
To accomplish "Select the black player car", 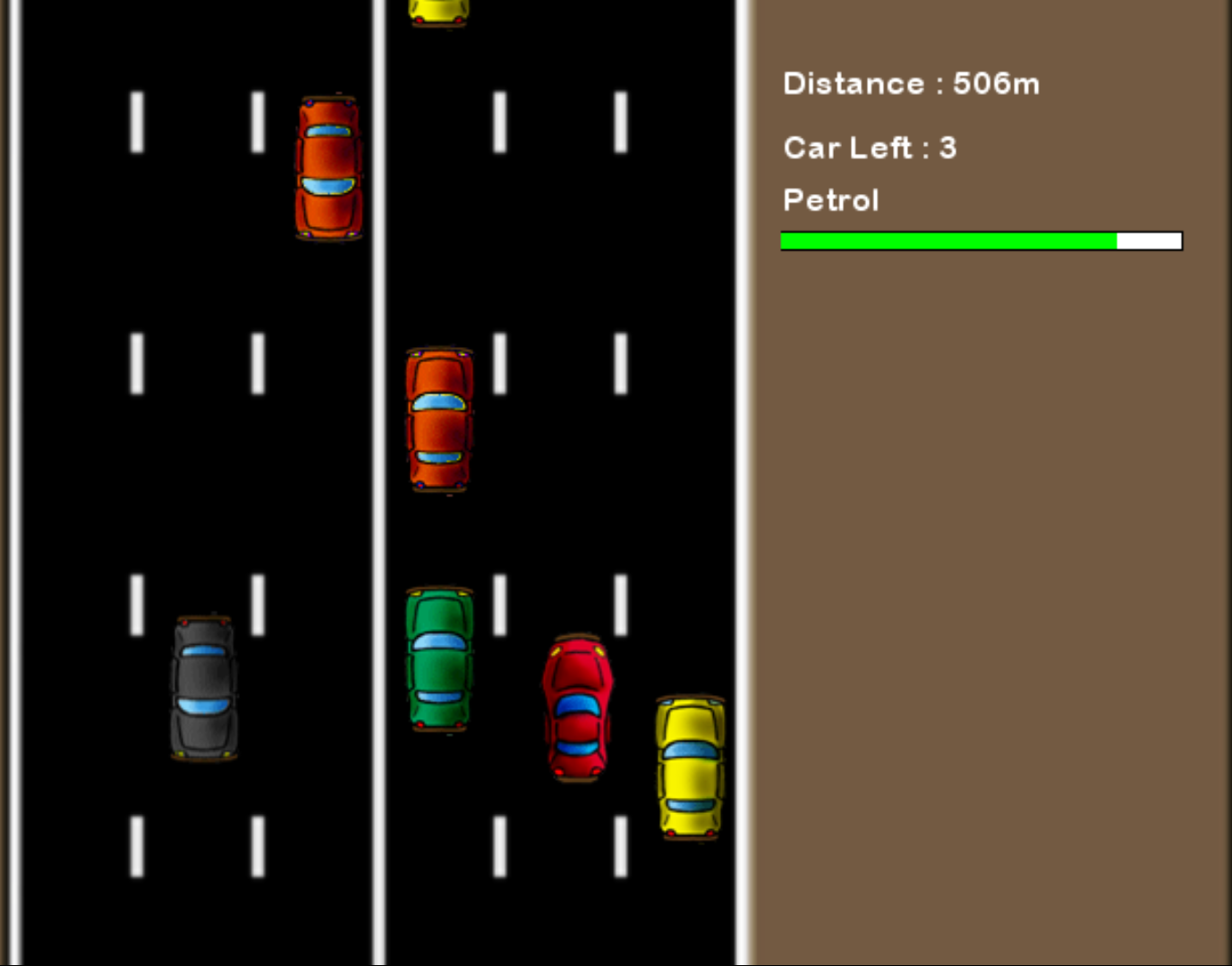I will [202, 689].
